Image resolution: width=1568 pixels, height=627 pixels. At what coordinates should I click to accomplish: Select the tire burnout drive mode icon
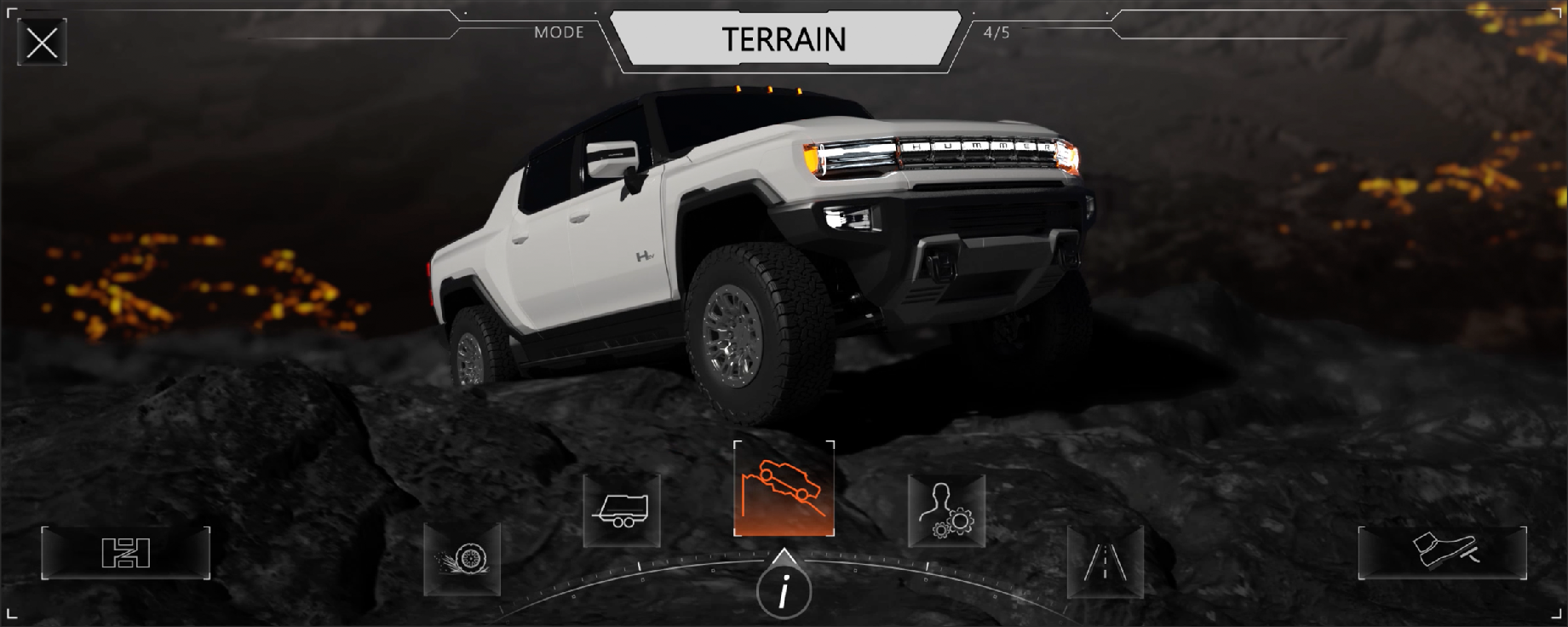(x=462, y=559)
